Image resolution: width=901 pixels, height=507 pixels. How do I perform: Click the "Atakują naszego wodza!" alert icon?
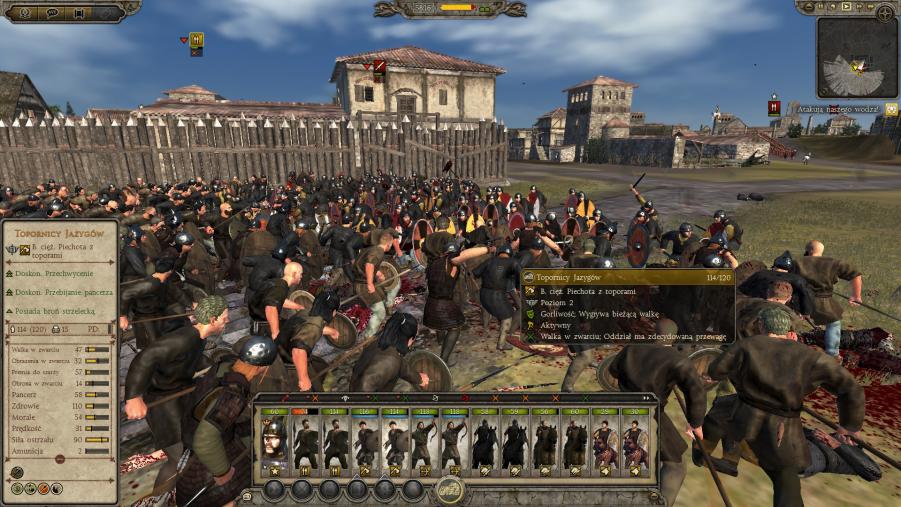point(774,106)
